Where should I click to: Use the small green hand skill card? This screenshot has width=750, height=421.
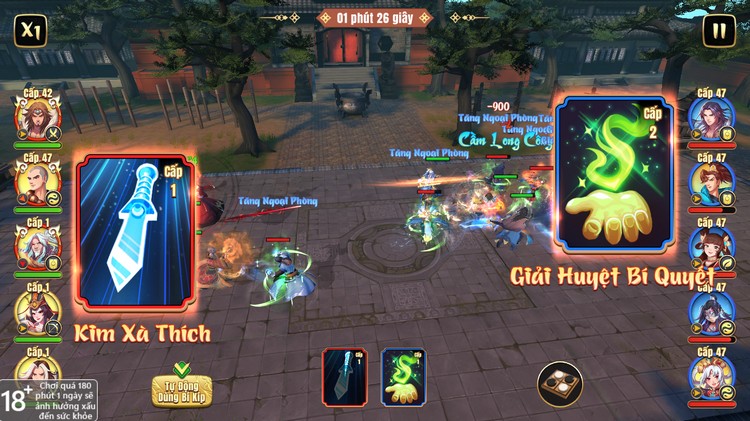coord(403,376)
